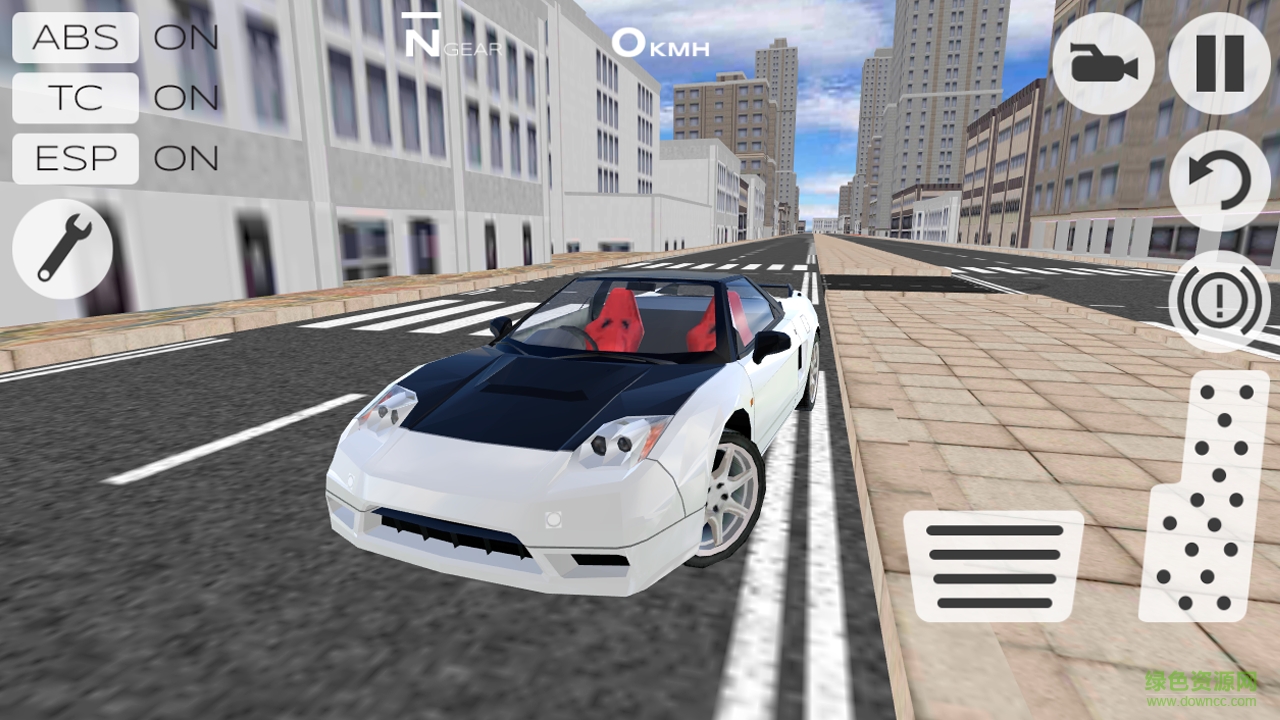Turn off traction control (TC)
Viewport: 1280px width, 720px height.
(x=75, y=98)
